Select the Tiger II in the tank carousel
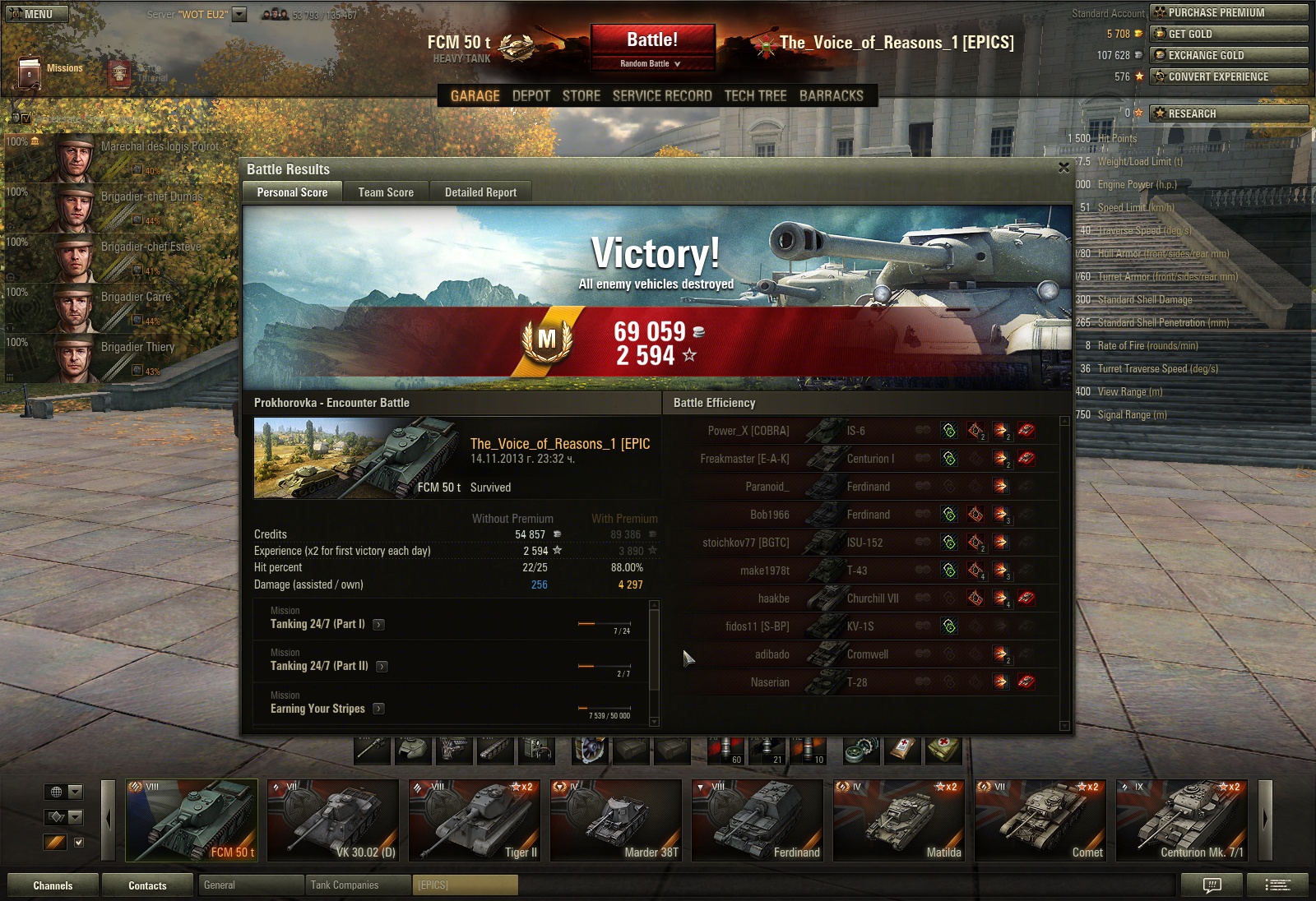Viewport: 1316px width, 901px height. tap(475, 820)
